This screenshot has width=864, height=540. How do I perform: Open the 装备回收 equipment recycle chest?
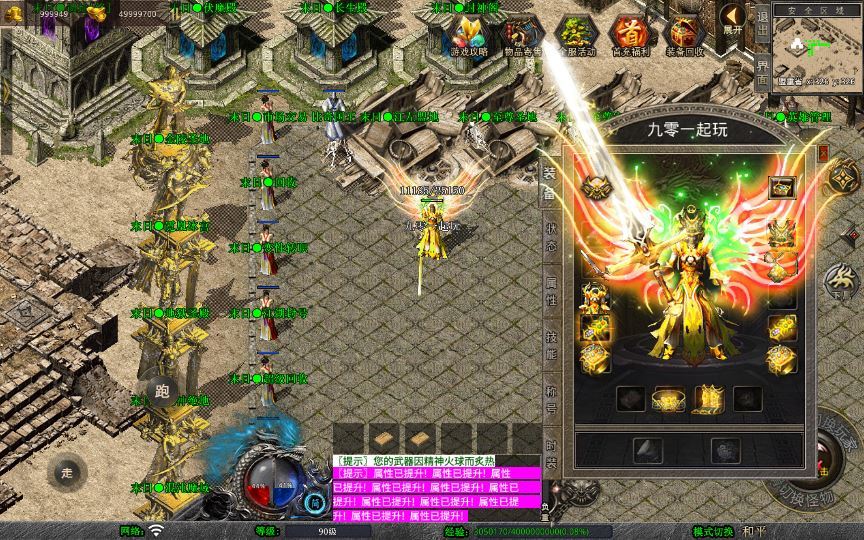click(684, 36)
